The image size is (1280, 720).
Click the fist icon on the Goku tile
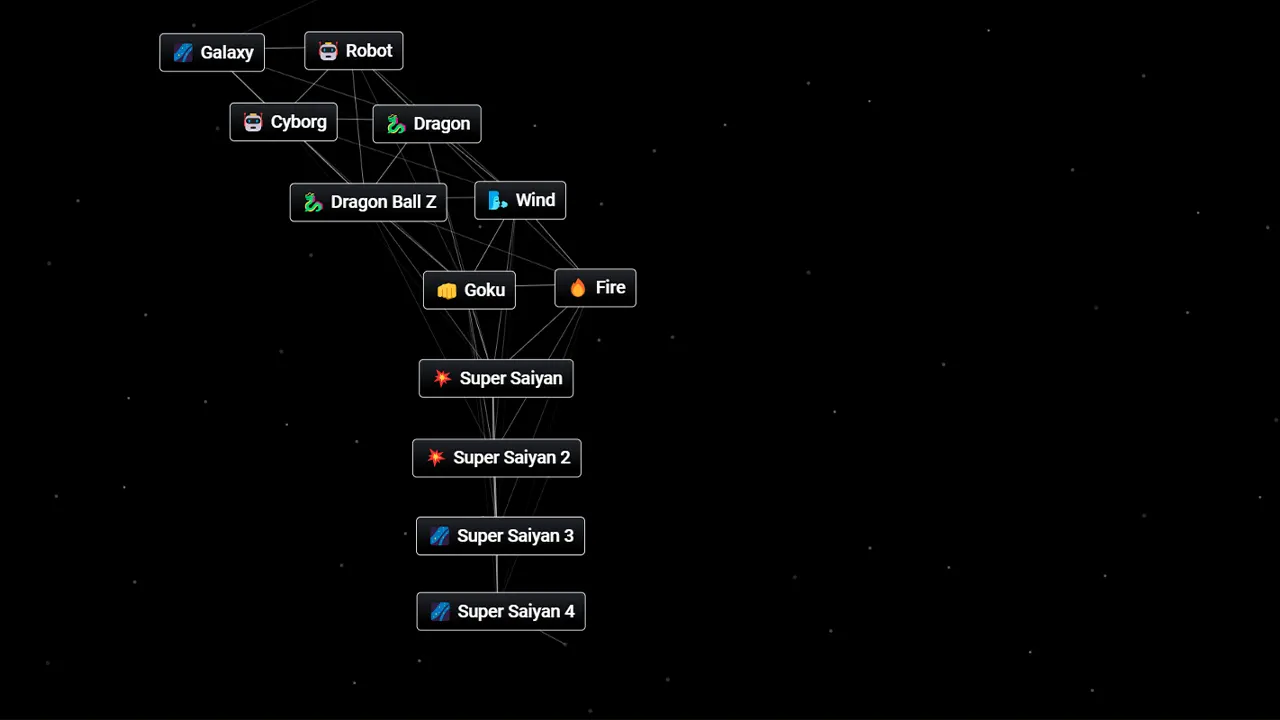point(446,290)
